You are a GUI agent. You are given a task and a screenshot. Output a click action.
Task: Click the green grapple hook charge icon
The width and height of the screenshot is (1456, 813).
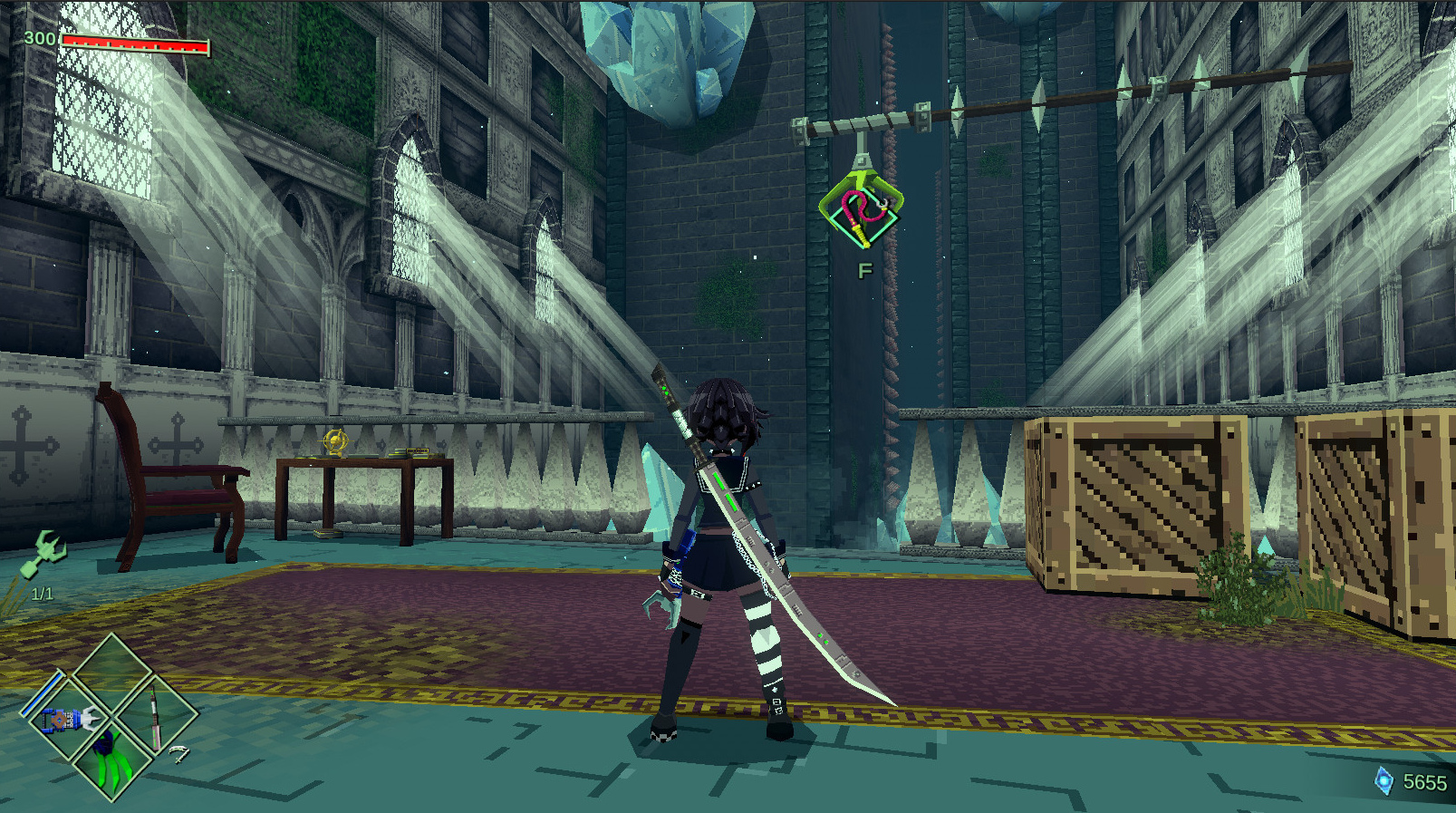point(44,553)
